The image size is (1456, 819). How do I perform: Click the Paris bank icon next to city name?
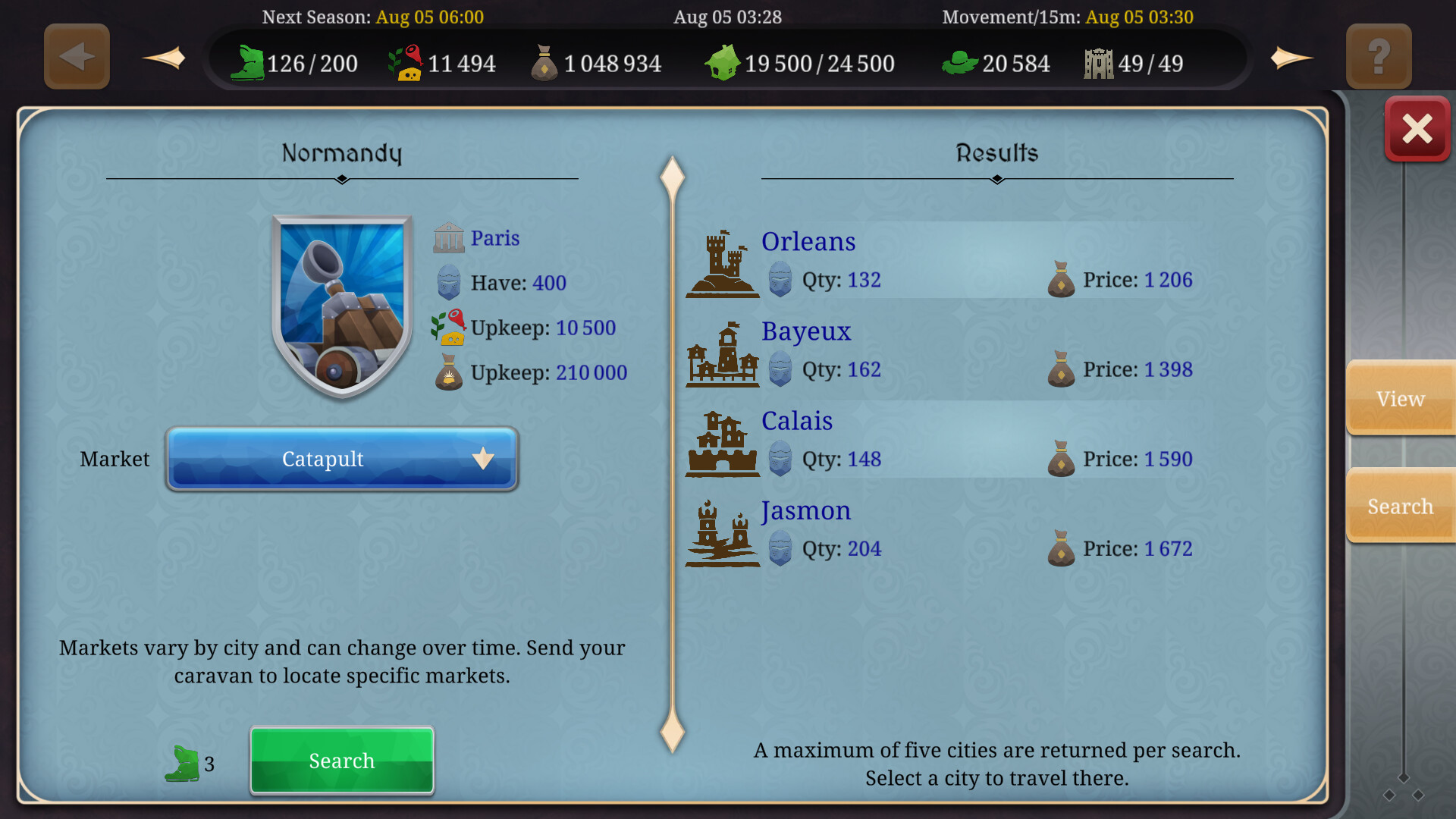click(449, 237)
